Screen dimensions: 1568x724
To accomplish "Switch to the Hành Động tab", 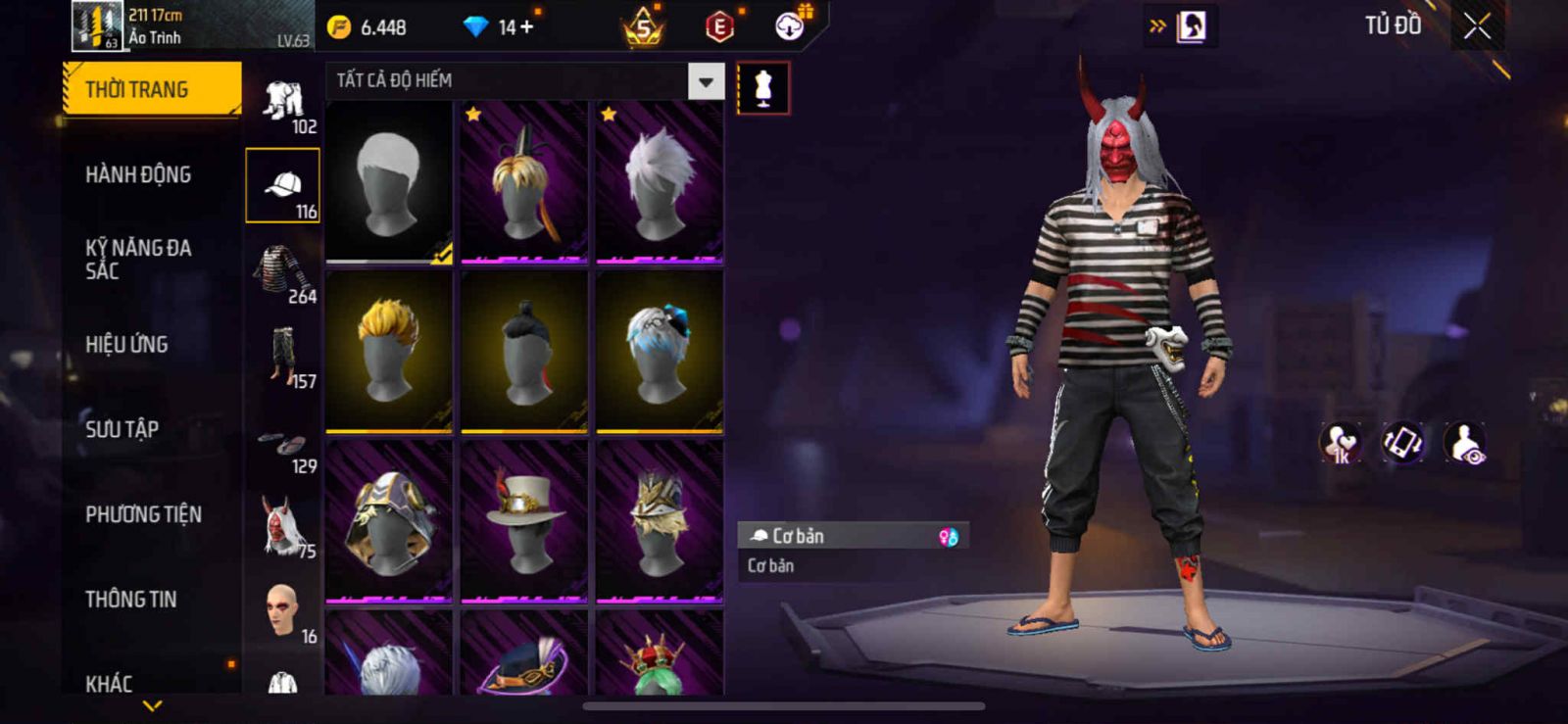I will pyautogui.click(x=138, y=174).
